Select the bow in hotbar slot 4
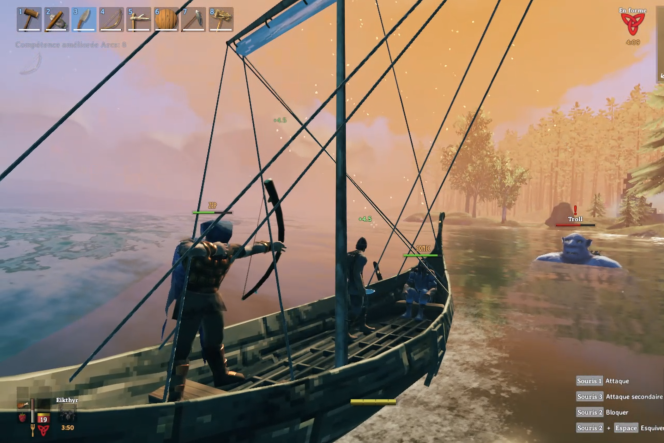664x443 pixels. point(110,19)
